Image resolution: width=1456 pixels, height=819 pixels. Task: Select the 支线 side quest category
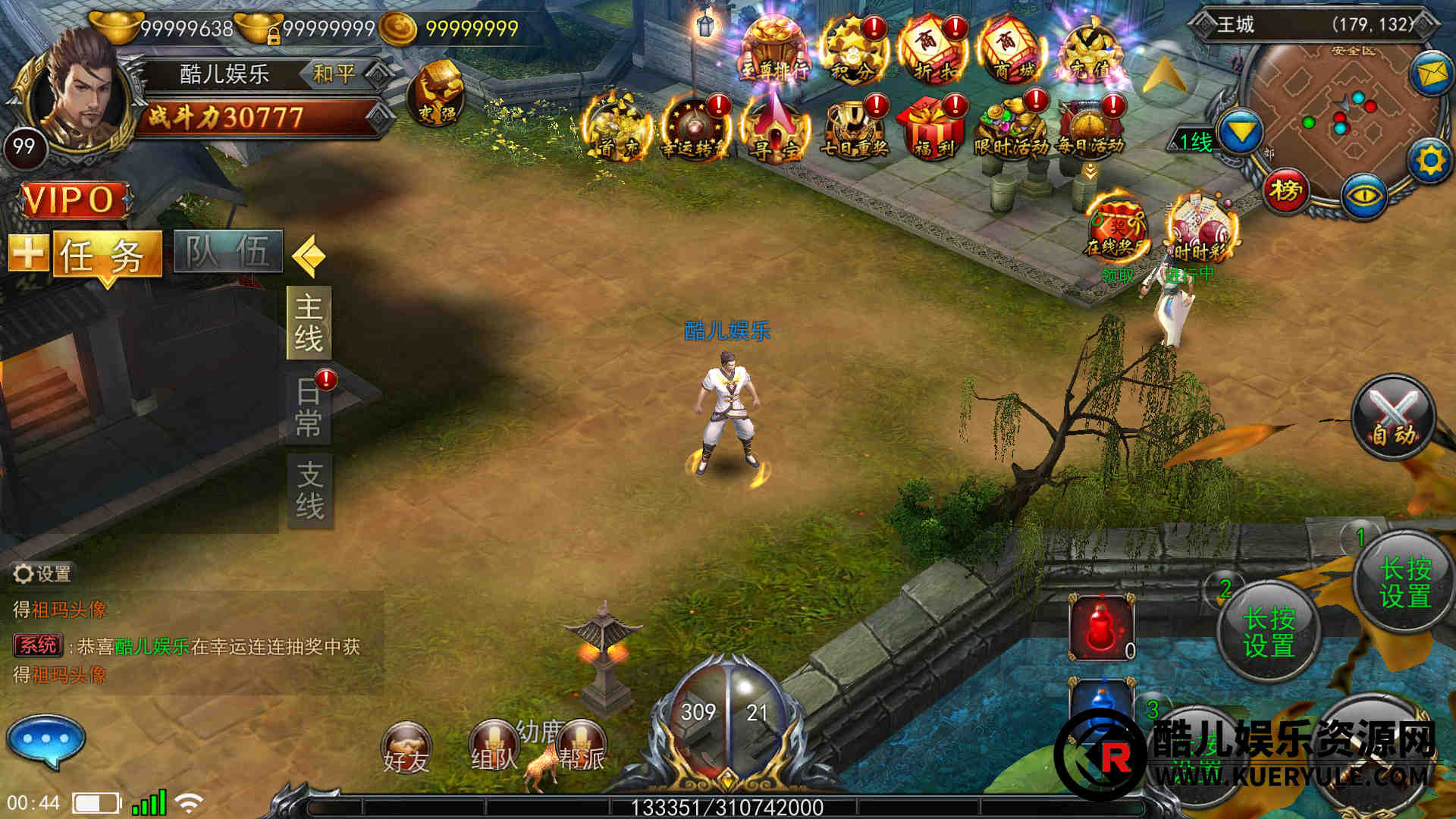pyautogui.click(x=309, y=491)
